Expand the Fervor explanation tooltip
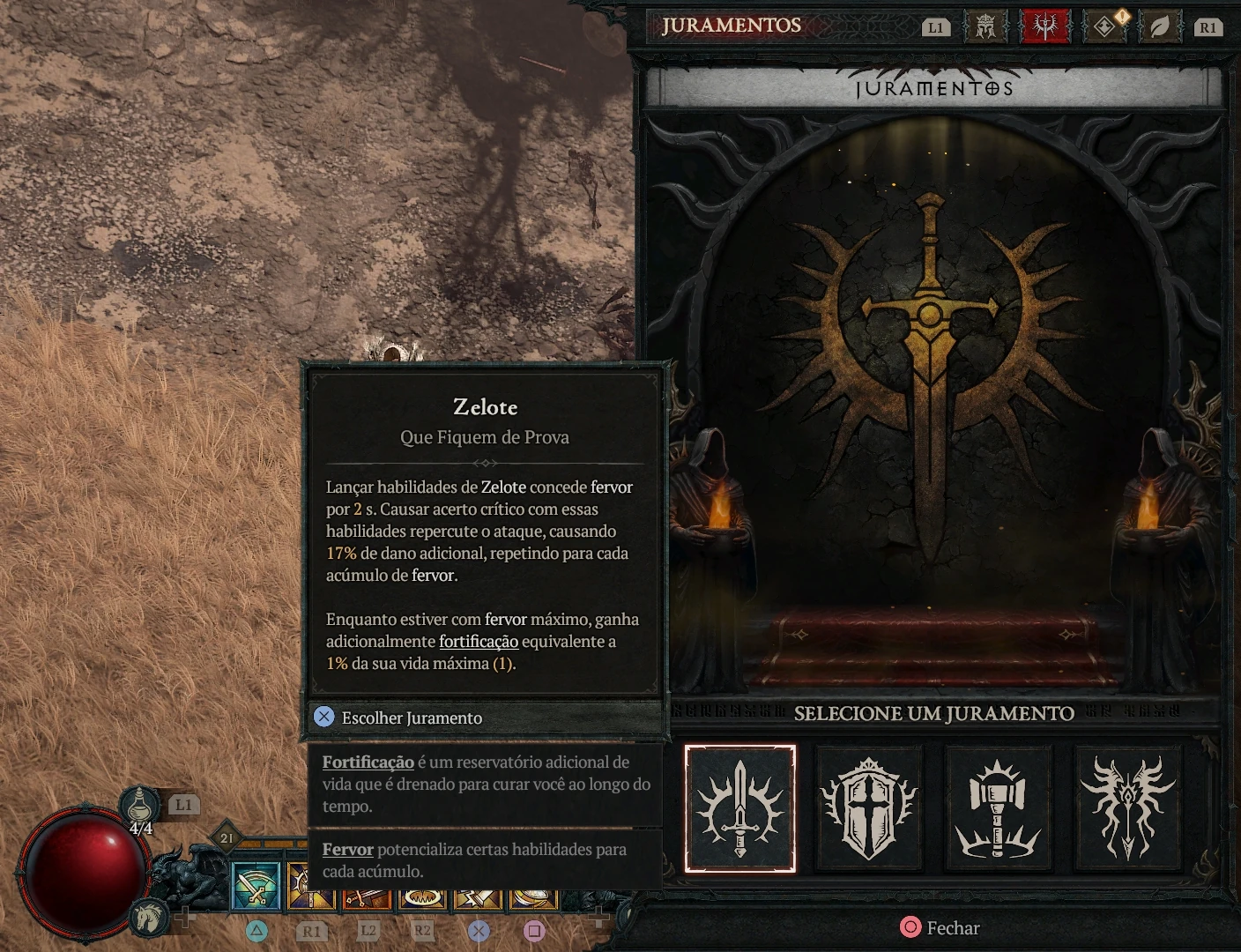The image size is (1241, 952). 347,849
